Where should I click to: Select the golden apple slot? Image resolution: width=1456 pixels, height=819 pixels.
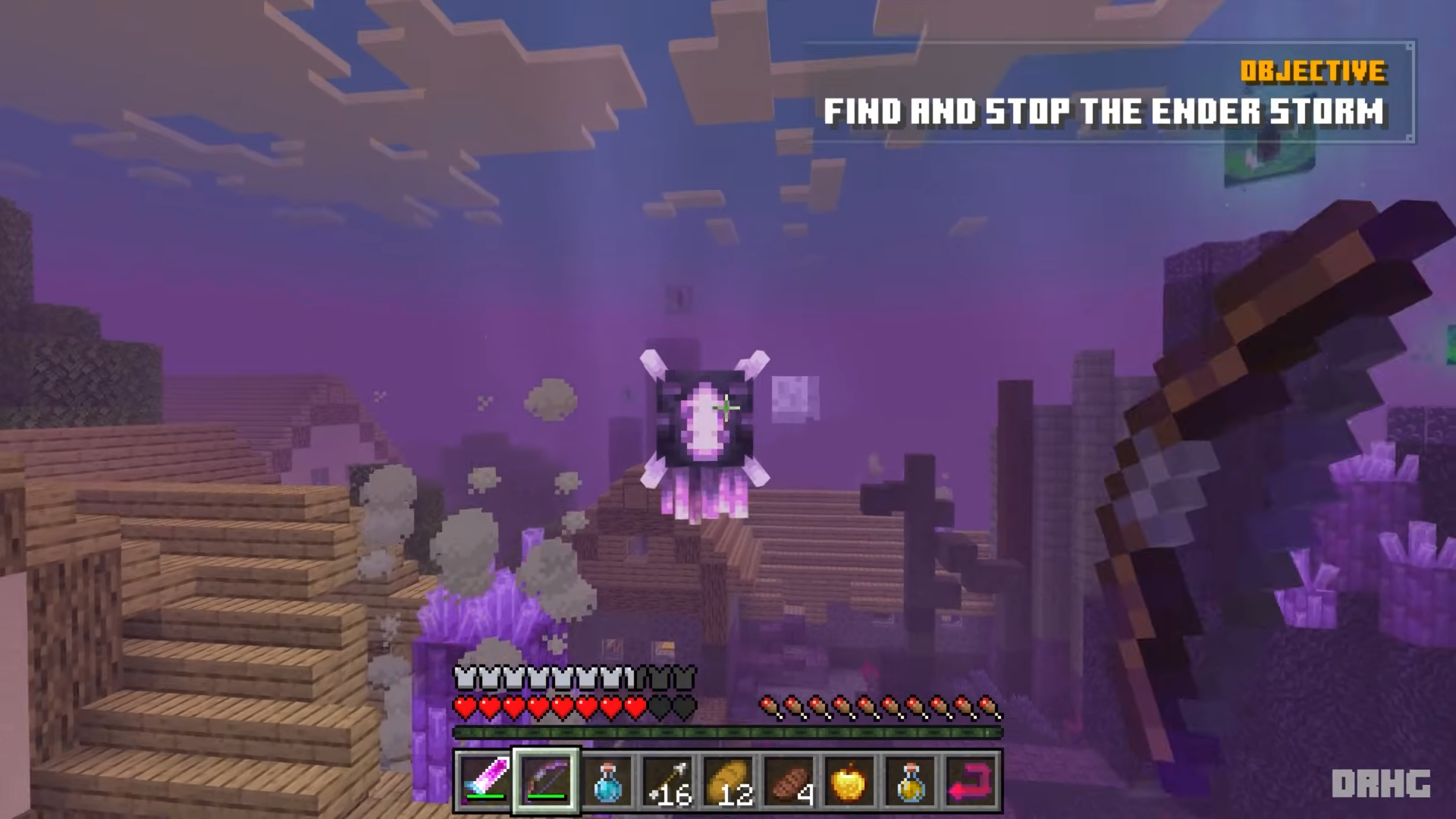click(850, 780)
